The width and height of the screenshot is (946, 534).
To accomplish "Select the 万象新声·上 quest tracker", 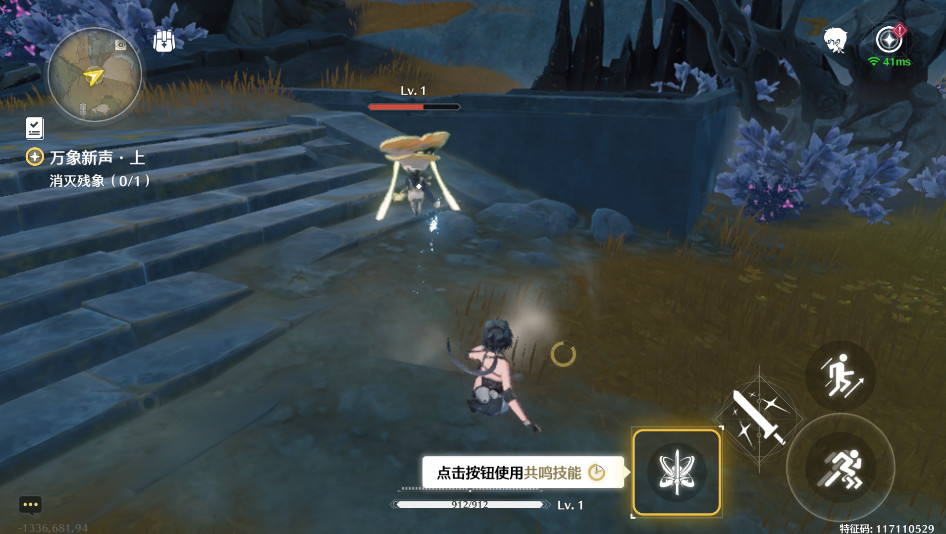I will tap(97, 157).
